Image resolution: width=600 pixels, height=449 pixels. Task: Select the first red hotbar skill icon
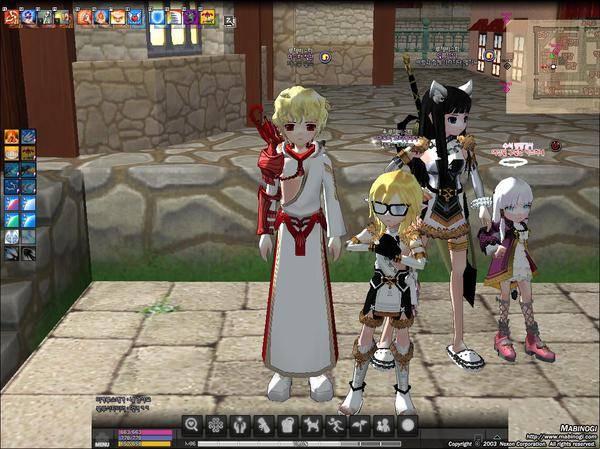pyautogui.click(x=11, y=16)
